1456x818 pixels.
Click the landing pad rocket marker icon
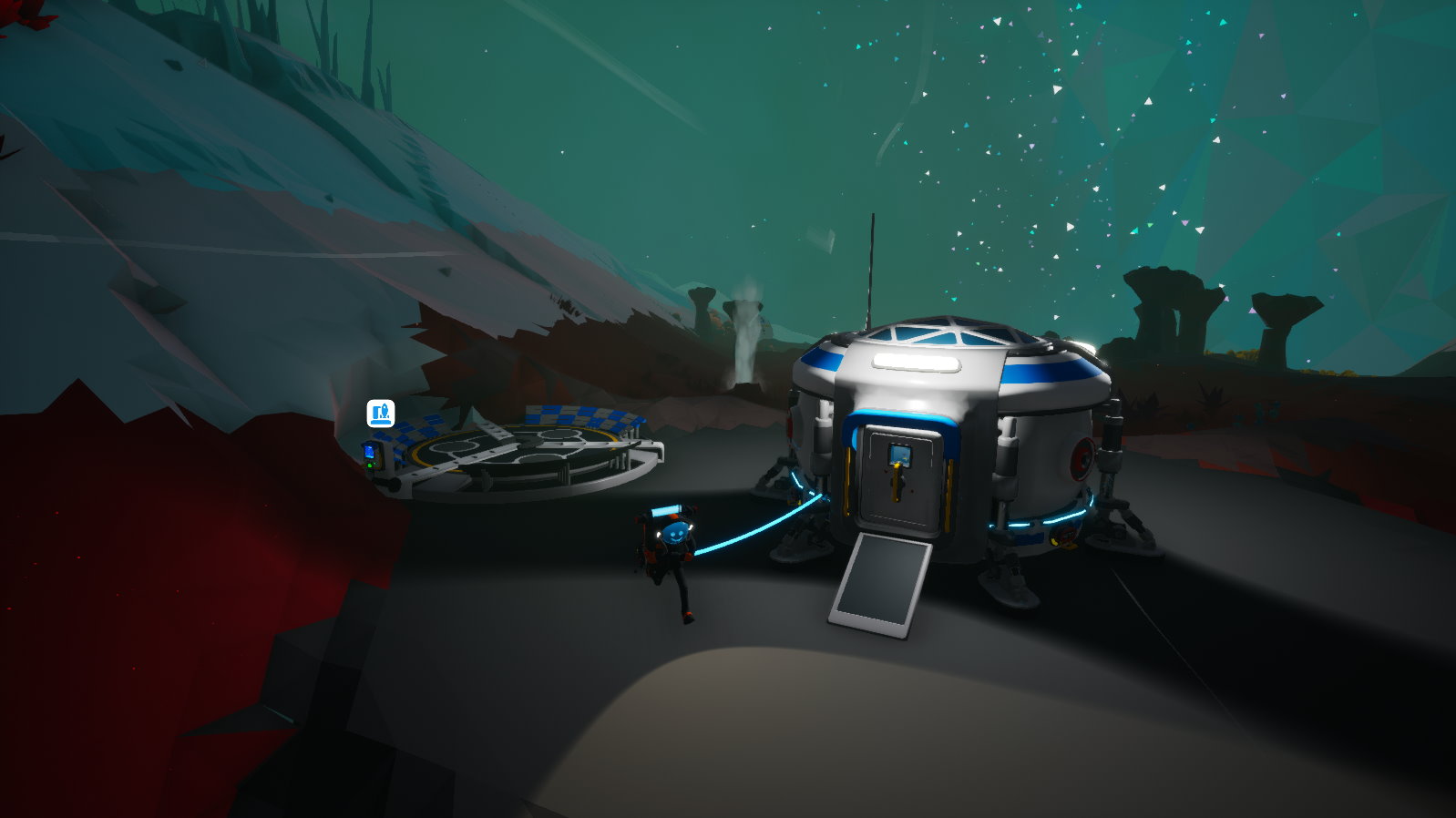(x=381, y=414)
